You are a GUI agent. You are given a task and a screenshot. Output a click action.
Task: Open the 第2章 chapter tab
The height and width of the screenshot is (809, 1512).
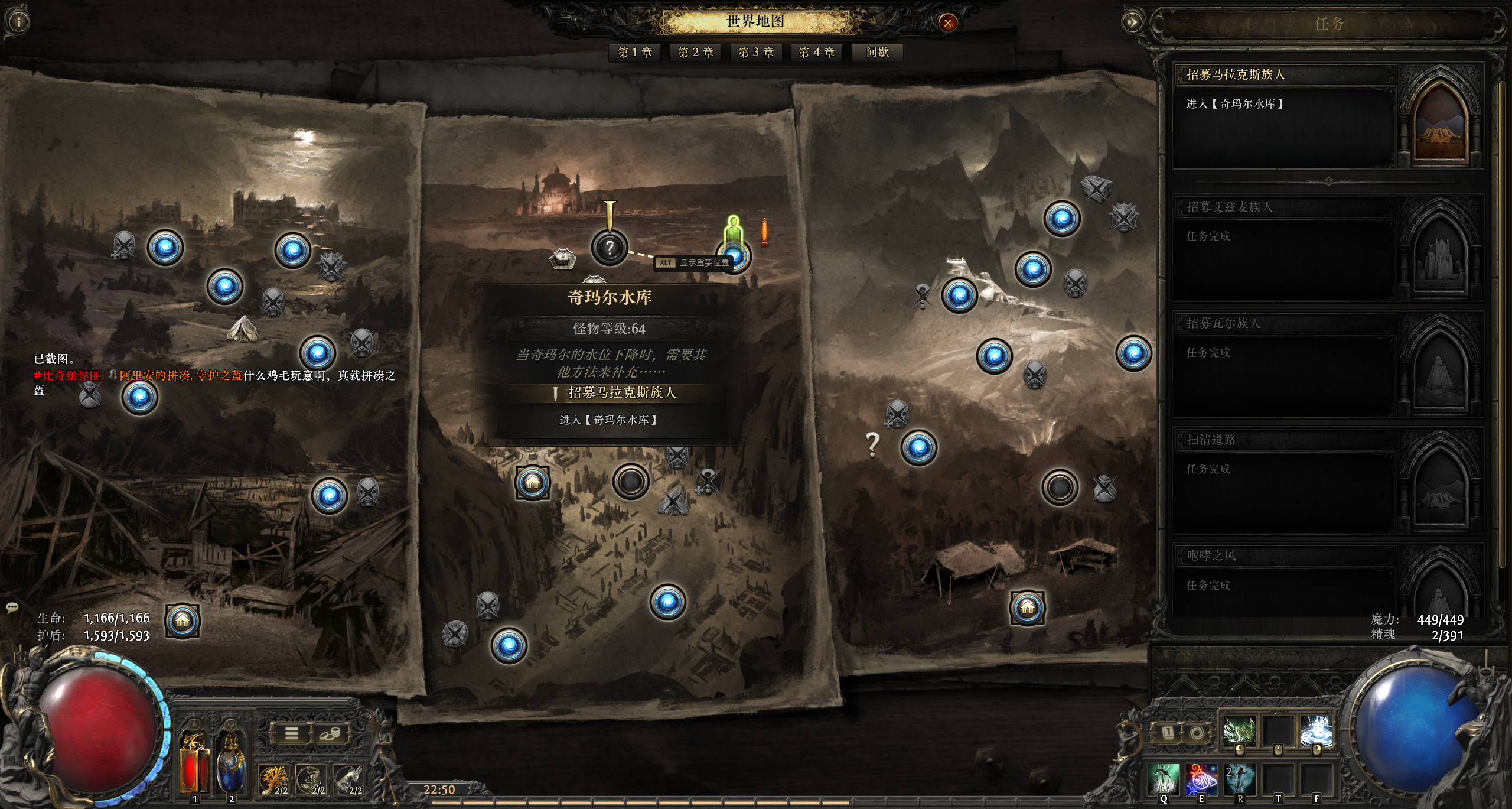click(x=696, y=53)
